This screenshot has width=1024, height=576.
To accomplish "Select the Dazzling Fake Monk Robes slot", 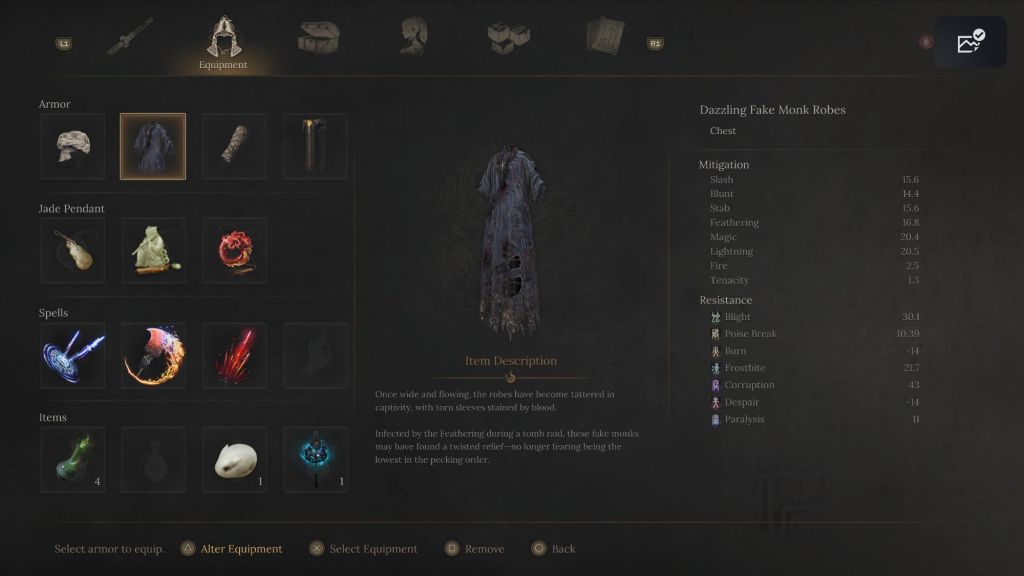I will coord(153,146).
